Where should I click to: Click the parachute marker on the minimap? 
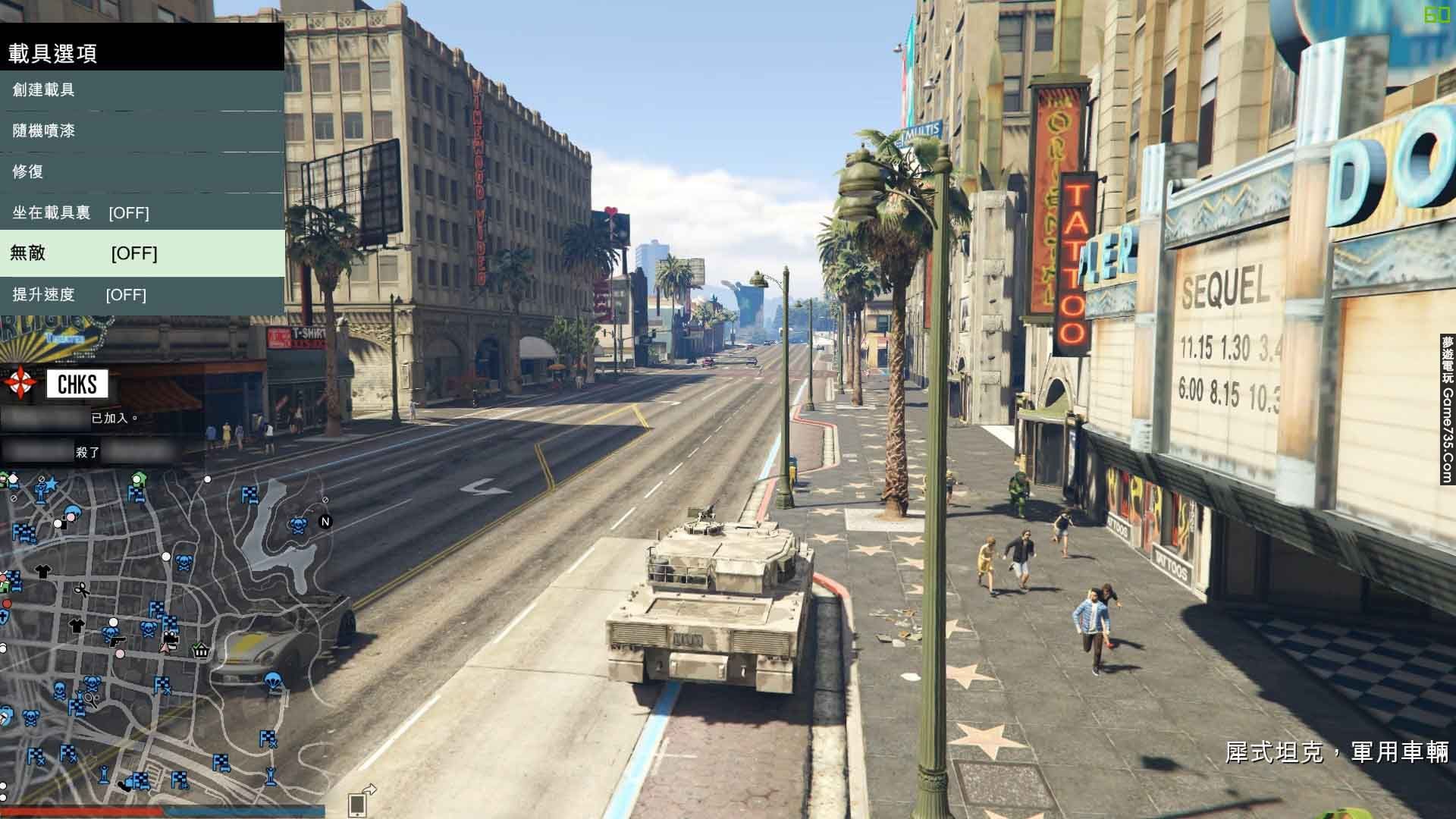click(x=274, y=681)
